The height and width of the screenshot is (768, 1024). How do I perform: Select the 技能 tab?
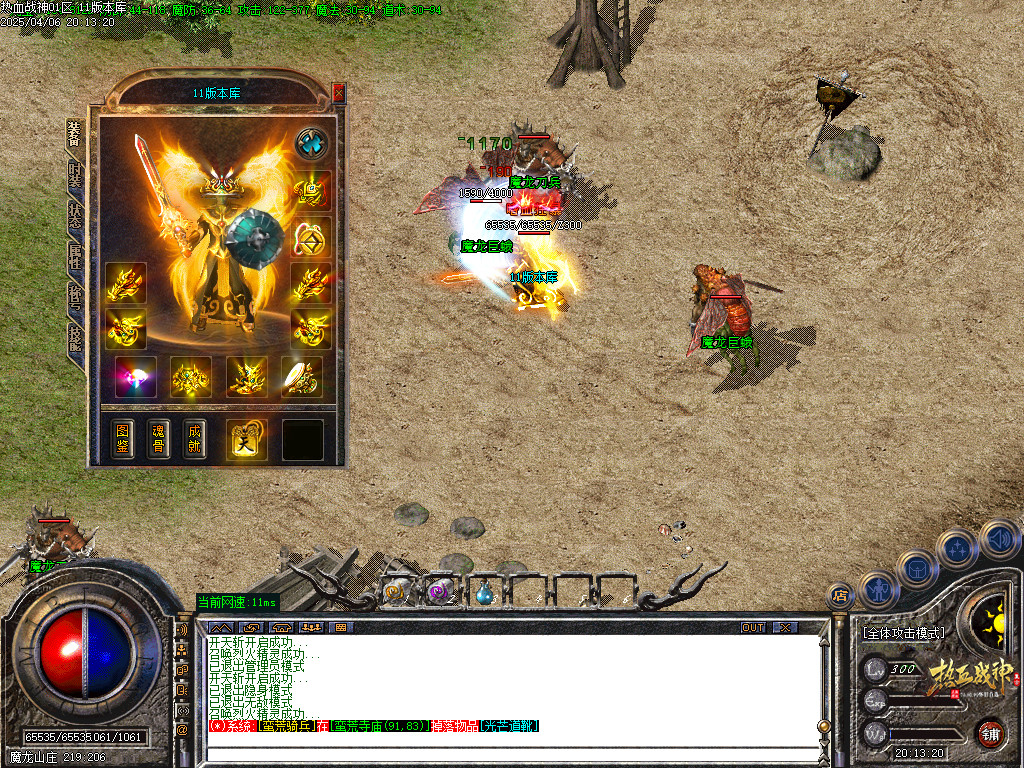point(75,337)
